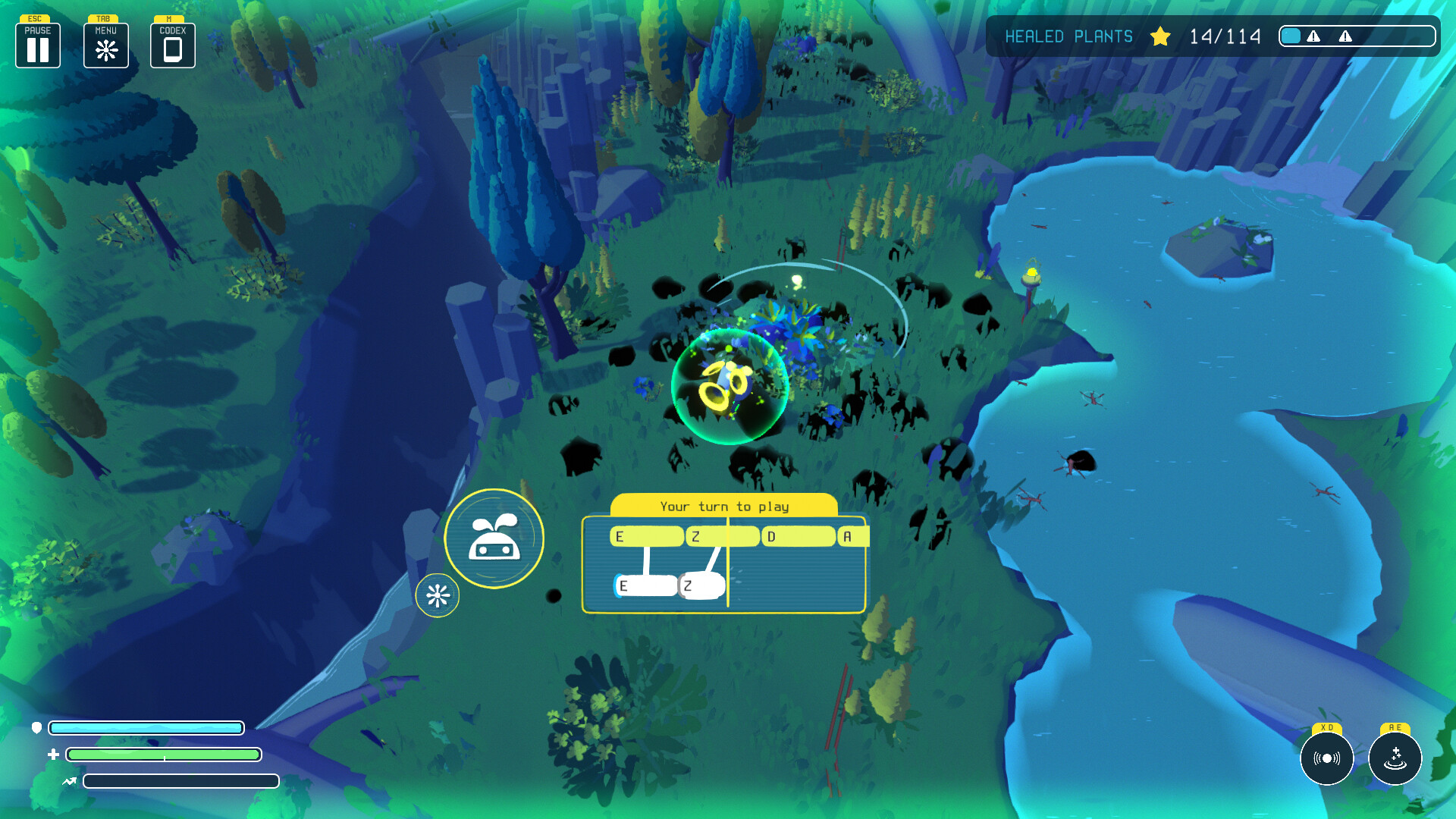Click the 14/114 healed plants counter
The width and height of the screenshot is (1456, 819).
coord(1225,36)
